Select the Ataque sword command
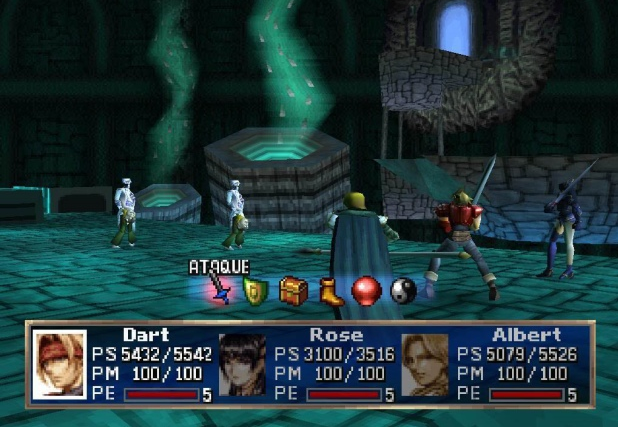The width and height of the screenshot is (618, 427). 220,290
